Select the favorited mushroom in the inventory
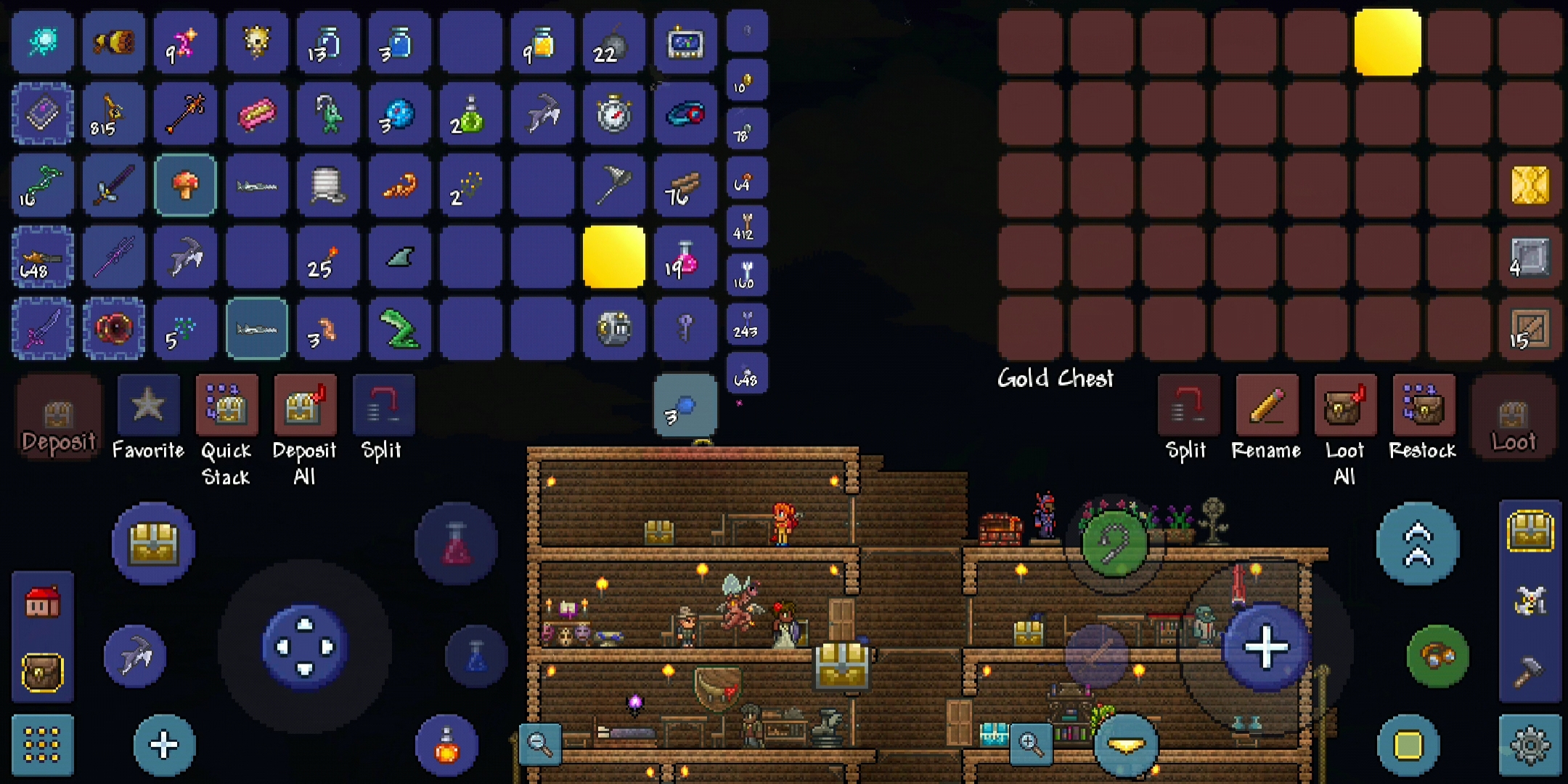This screenshot has width=1568, height=784. pyautogui.click(x=185, y=185)
